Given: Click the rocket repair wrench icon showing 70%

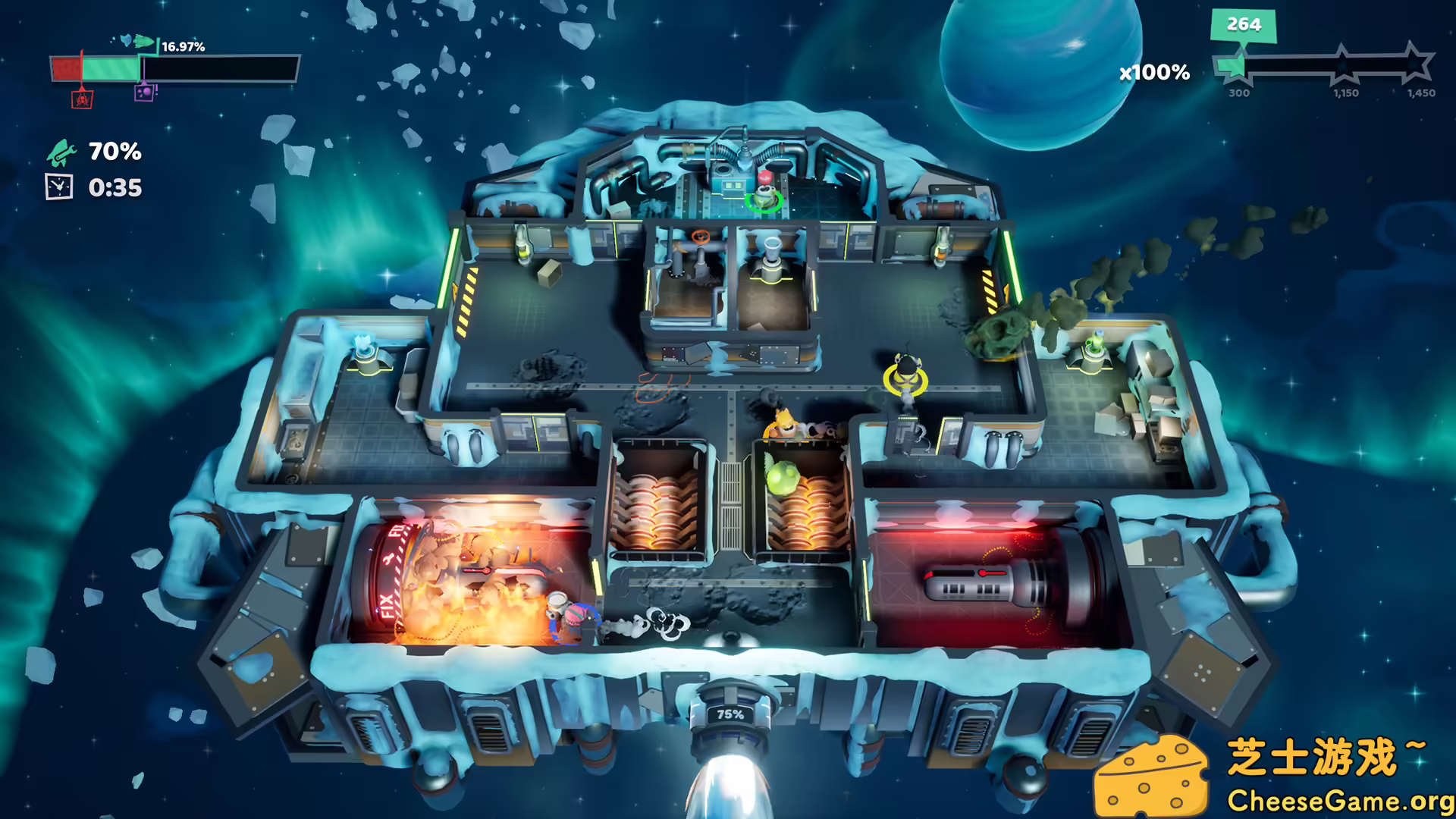Looking at the screenshot, I should [x=64, y=152].
